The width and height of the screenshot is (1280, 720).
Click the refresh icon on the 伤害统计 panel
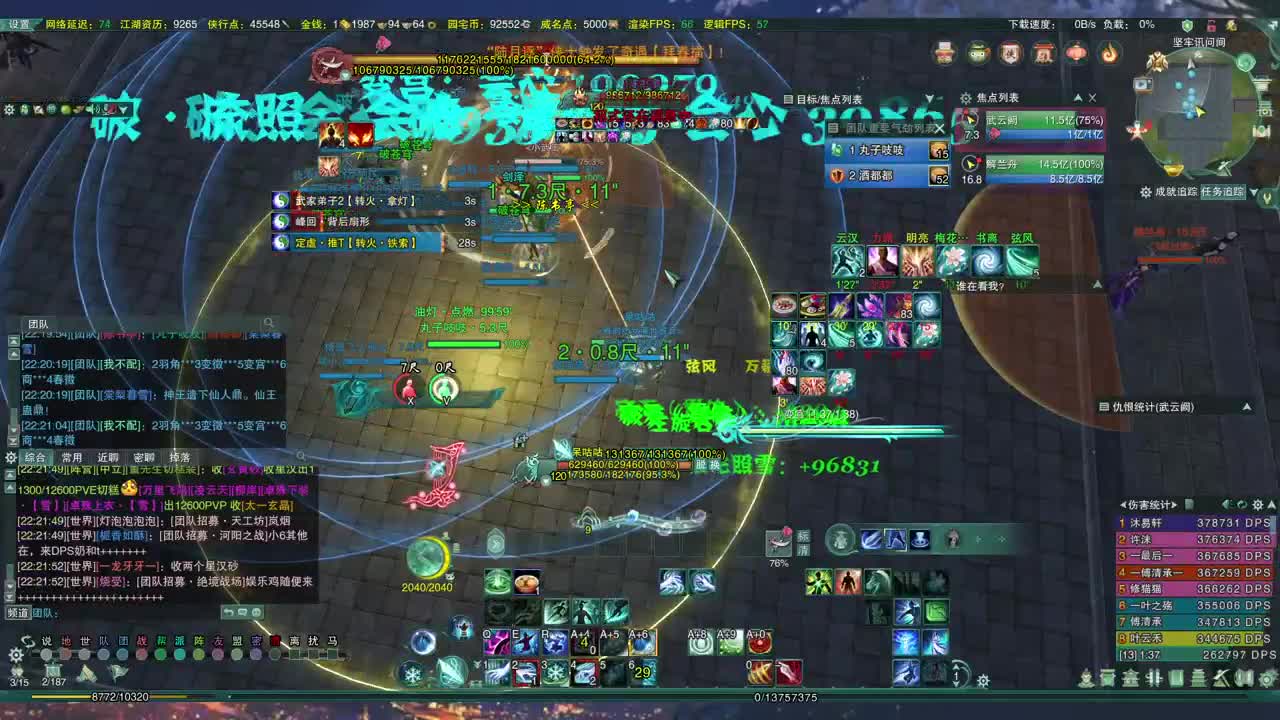[x=1242, y=504]
